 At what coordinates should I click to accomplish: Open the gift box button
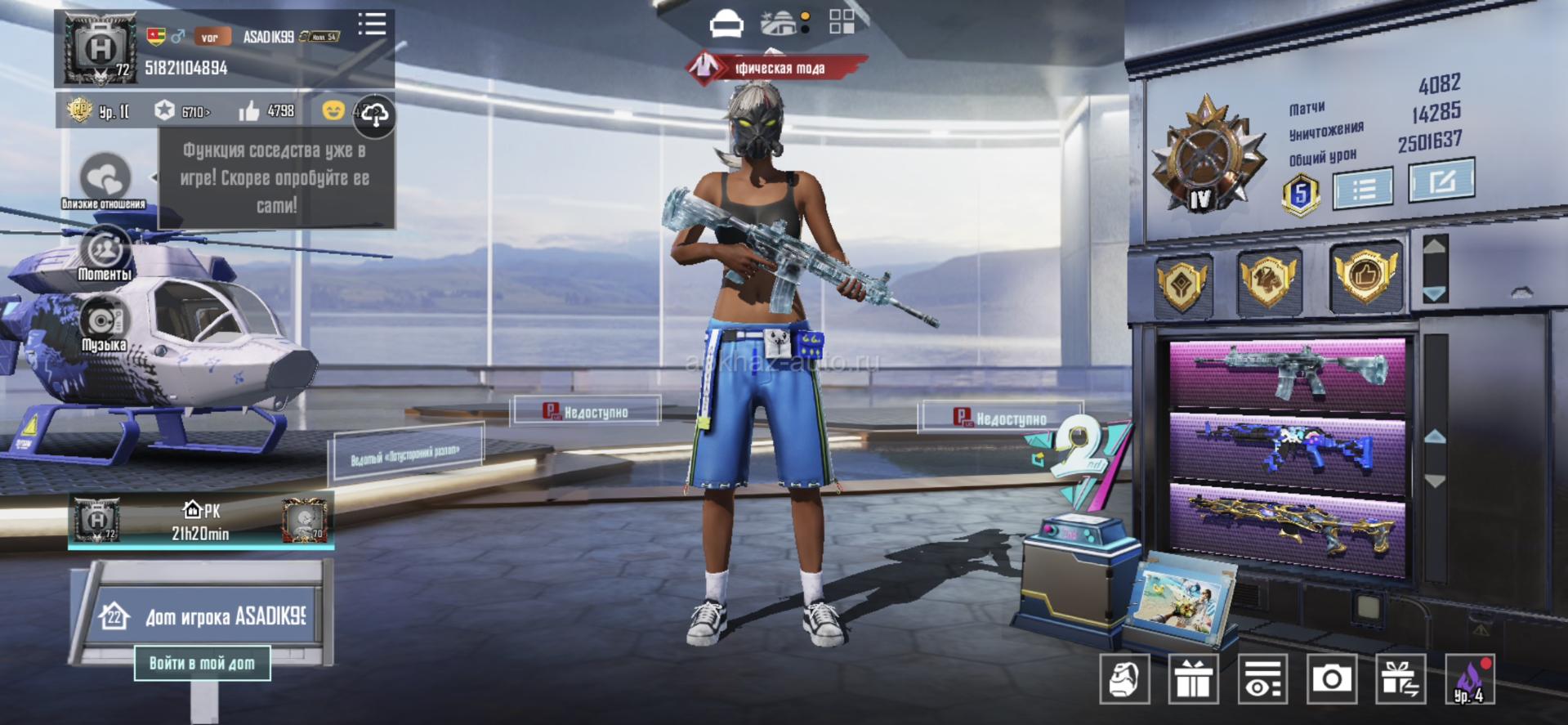point(1193,678)
